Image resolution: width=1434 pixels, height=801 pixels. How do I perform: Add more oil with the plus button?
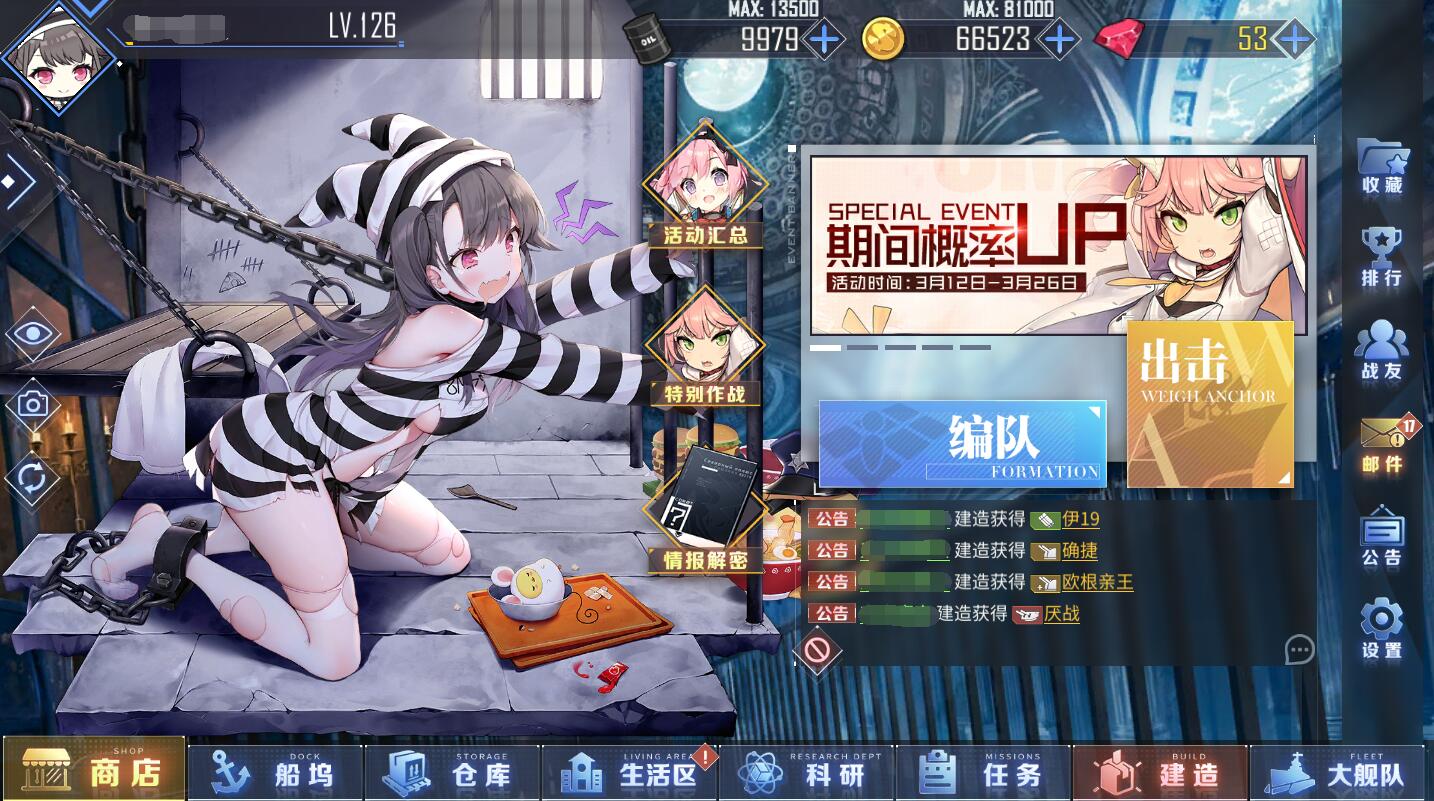823,40
